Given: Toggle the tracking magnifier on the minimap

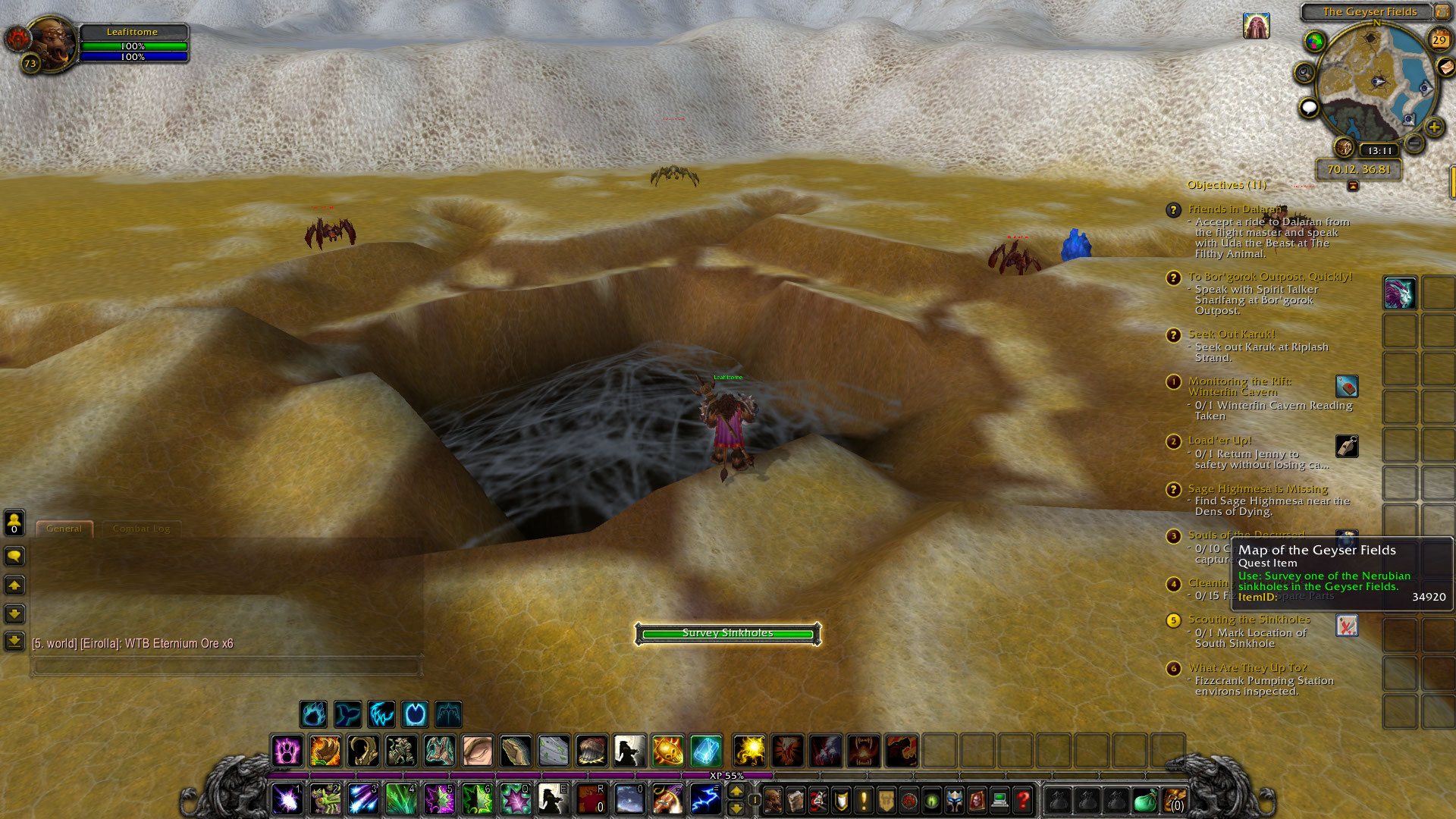Looking at the screenshot, I should pyautogui.click(x=1304, y=72).
